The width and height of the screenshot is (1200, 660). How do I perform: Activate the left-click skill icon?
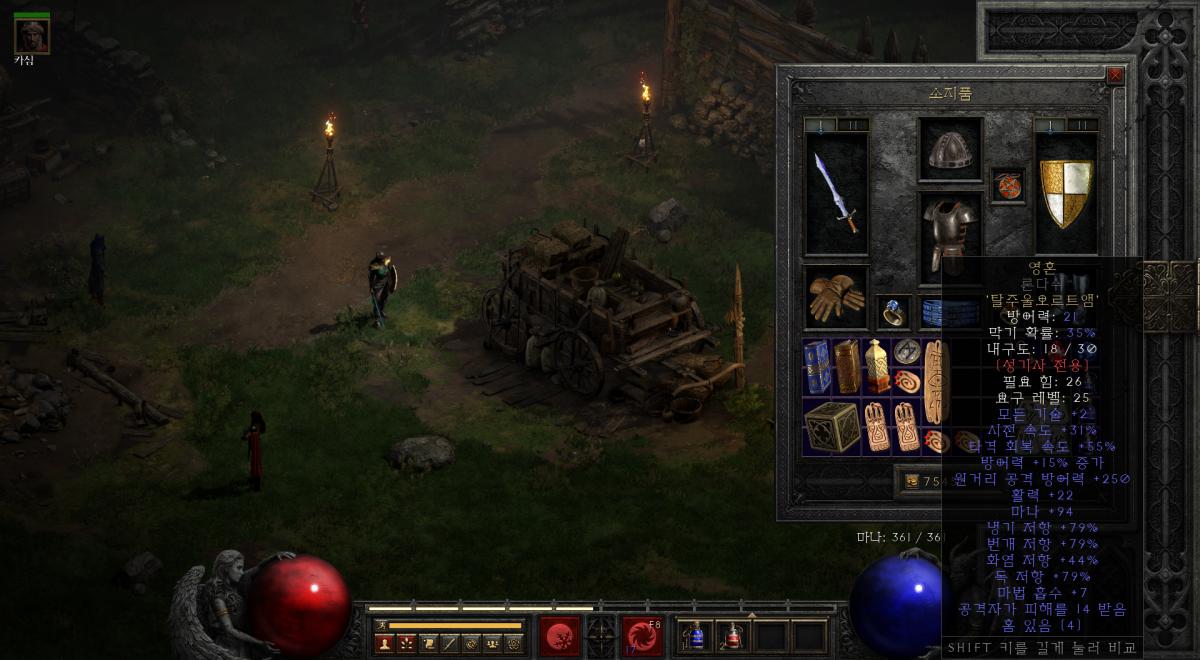(559, 636)
